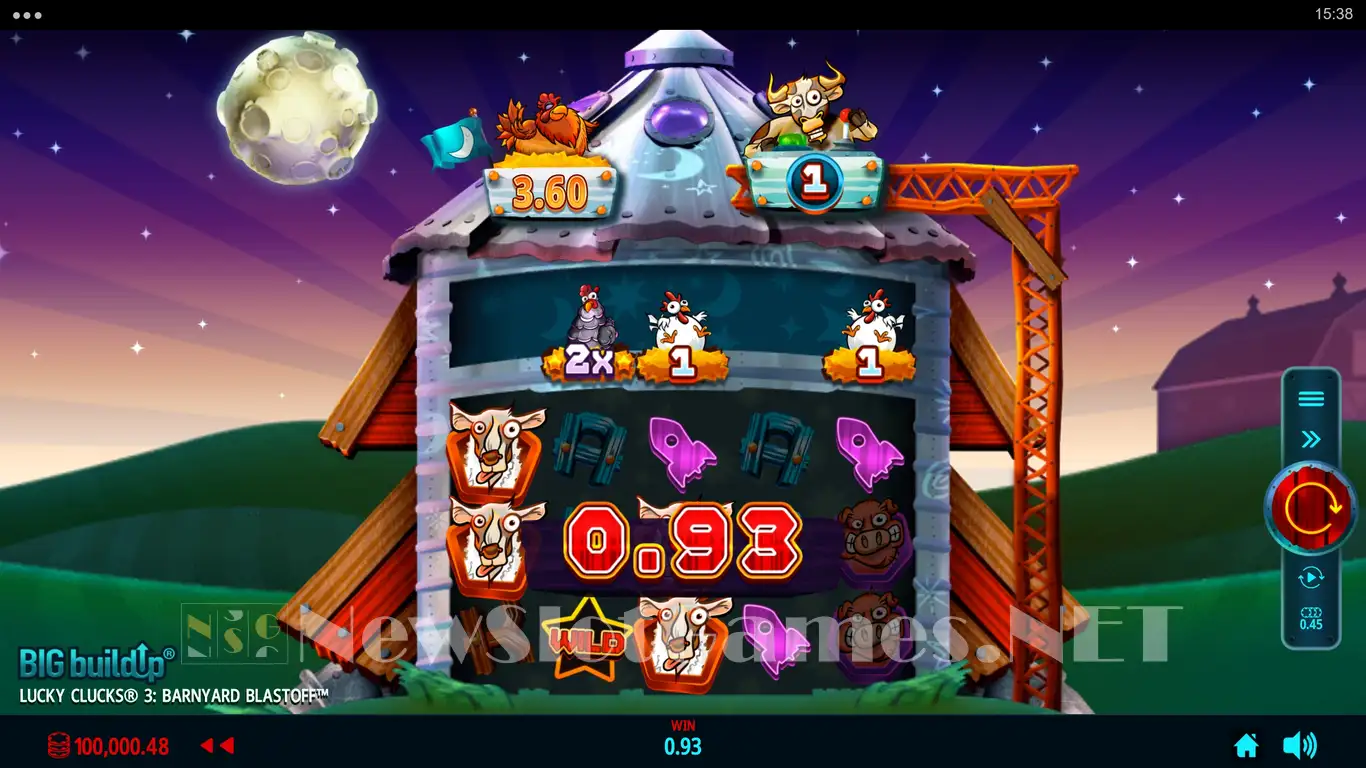Open the autoplay options
1366x768 pixels.
tap(1311, 577)
